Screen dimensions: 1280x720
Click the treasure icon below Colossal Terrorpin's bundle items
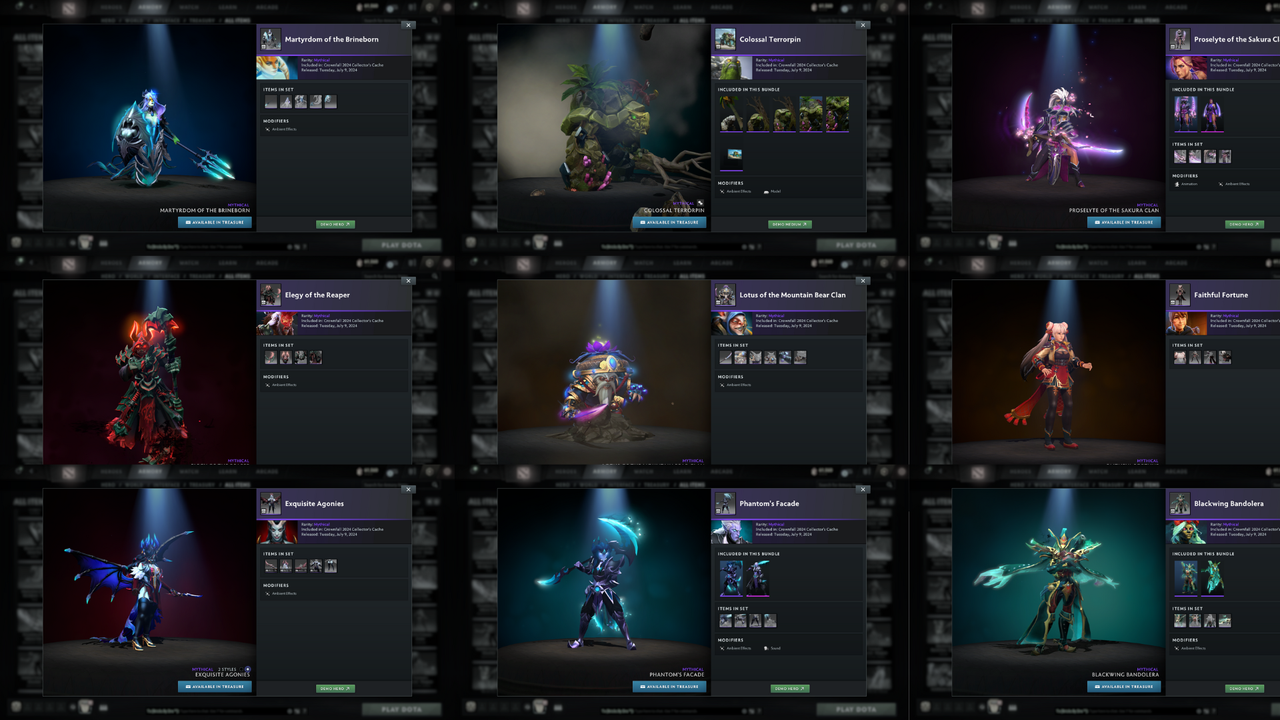(x=735, y=154)
